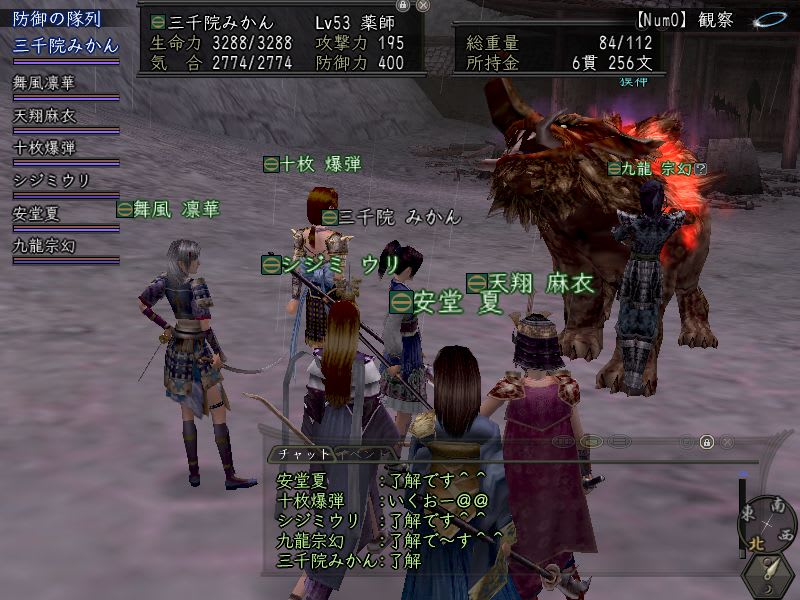Switch to the チャット chat tab
This screenshot has height=600, width=800.
tap(303, 453)
